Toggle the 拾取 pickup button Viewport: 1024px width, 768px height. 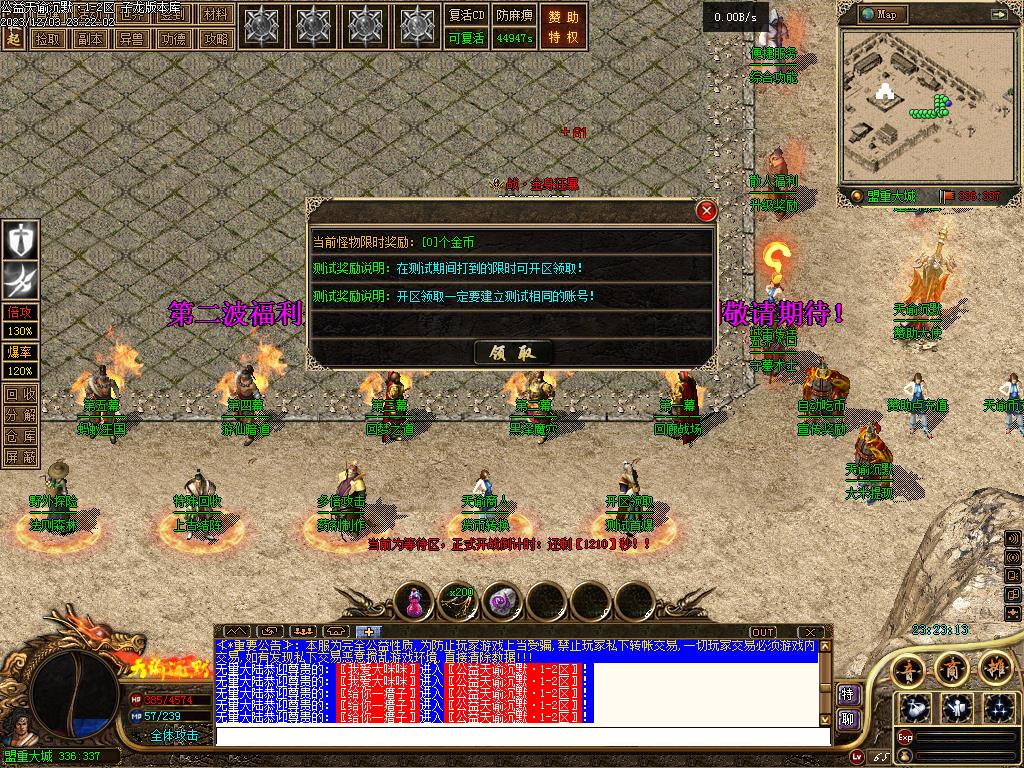pyautogui.click(x=47, y=39)
